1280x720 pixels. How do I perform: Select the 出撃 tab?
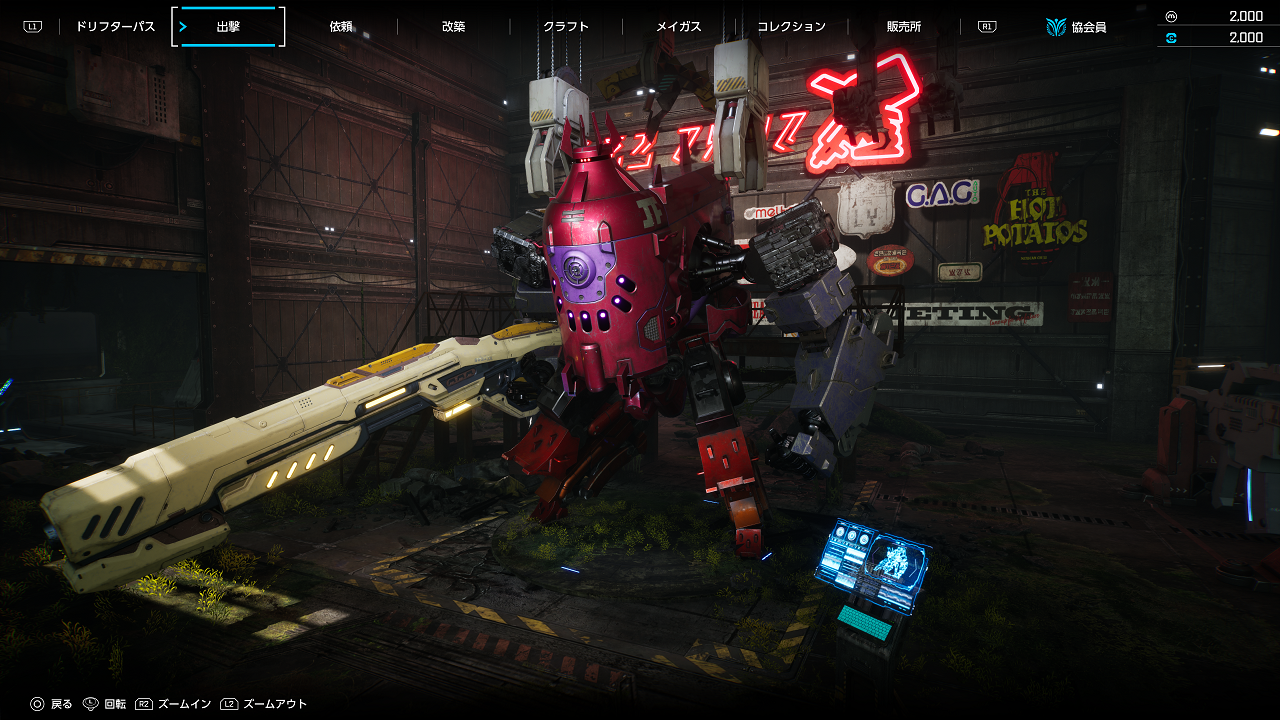pyautogui.click(x=228, y=27)
